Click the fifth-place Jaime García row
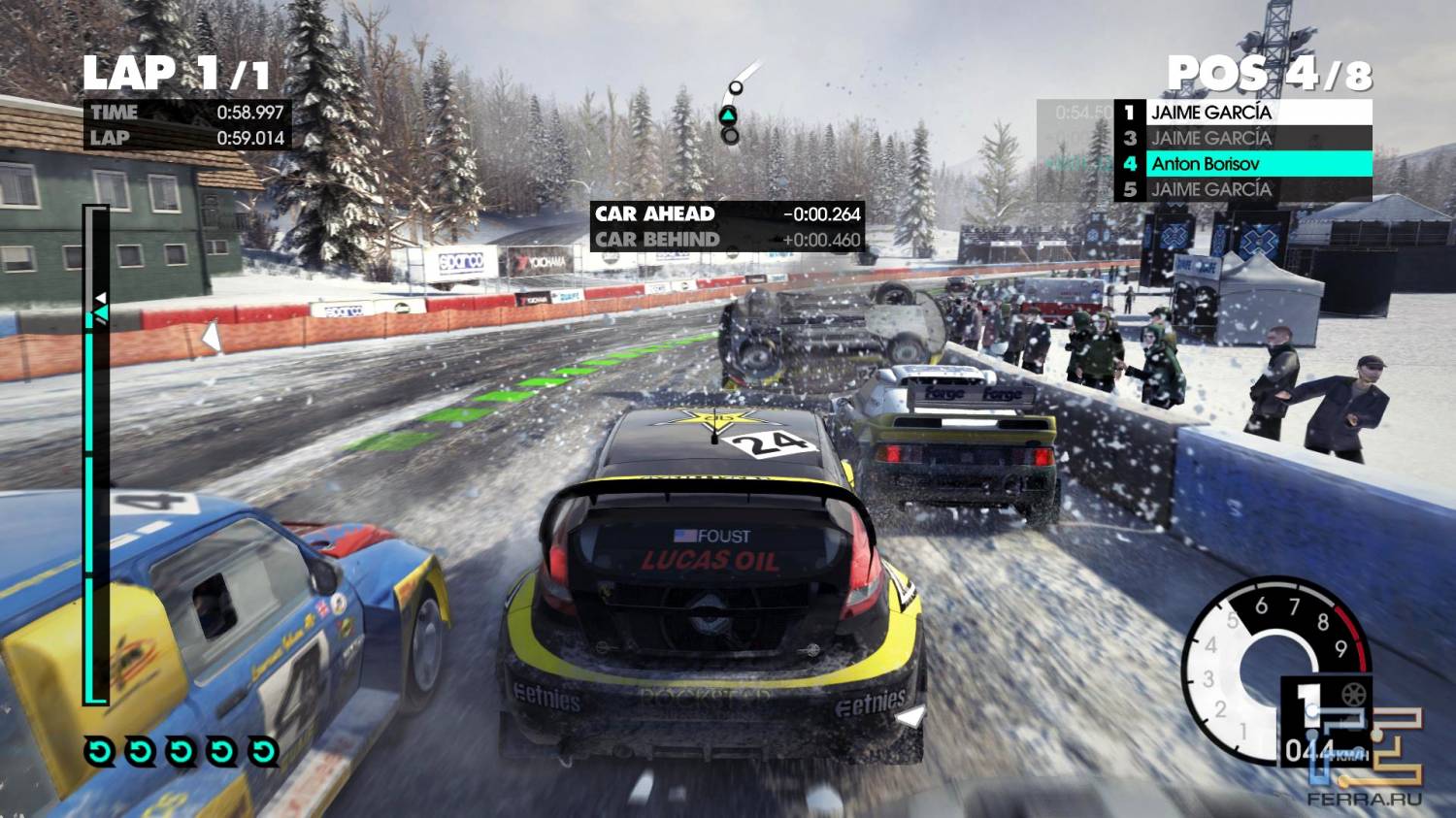 [x=1243, y=189]
